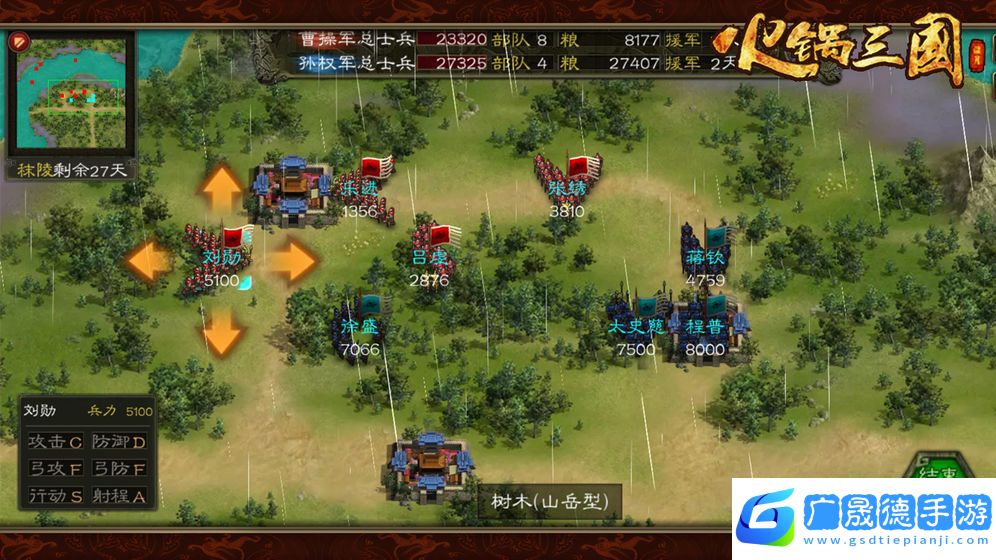Move the unit with the right arrow

point(293,261)
